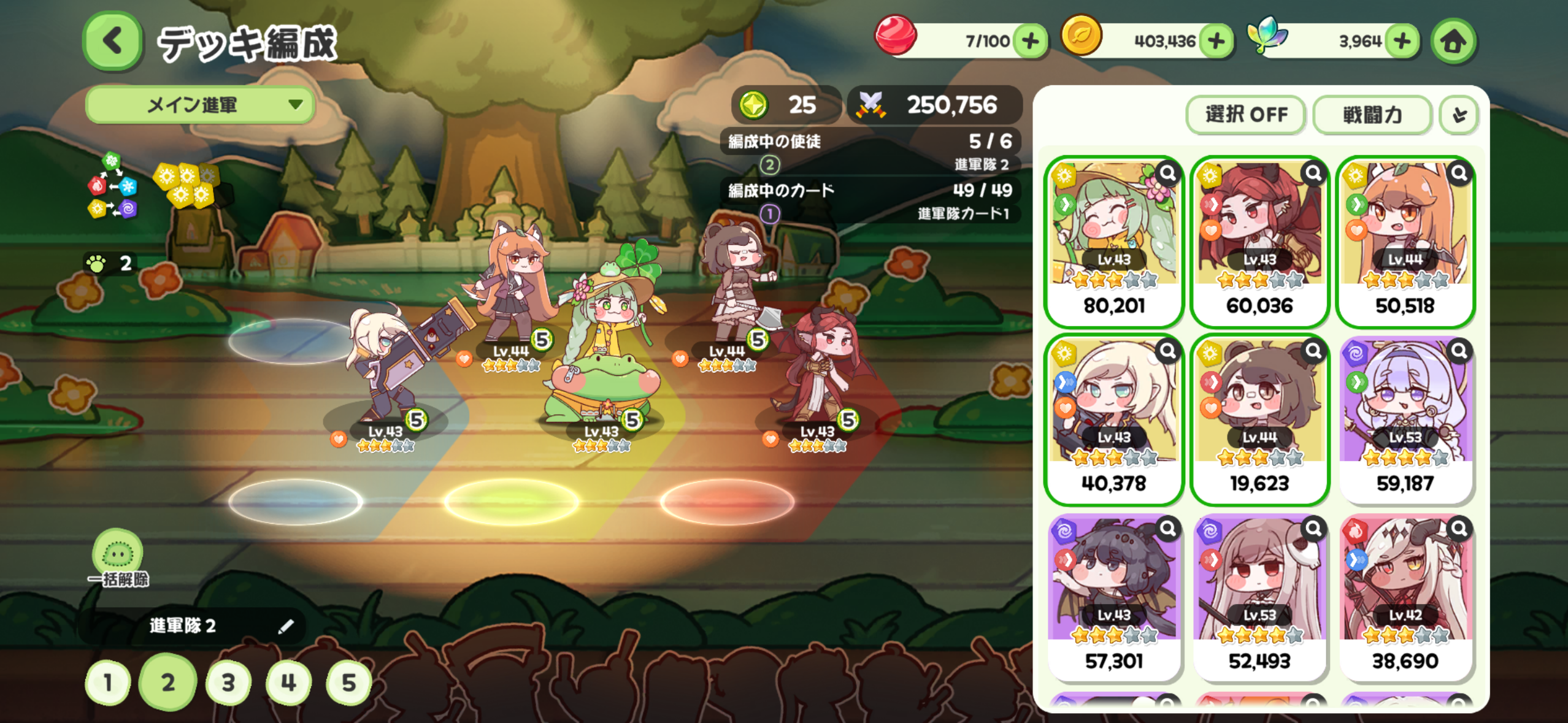1568x723 pixels.
Task: Pick the purple Lv.53 card with 59,187
Action: [1405, 419]
